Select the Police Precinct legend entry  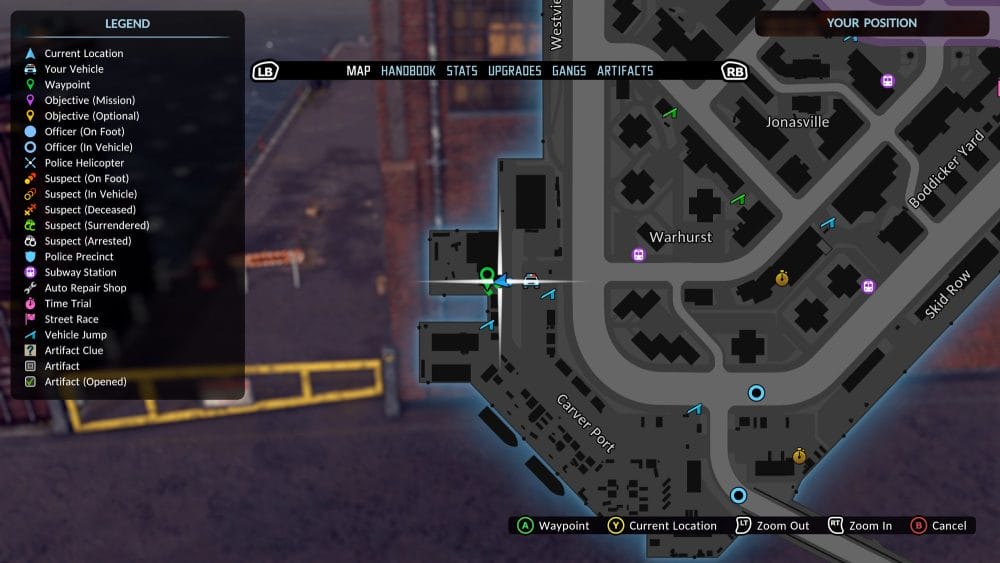tap(78, 257)
